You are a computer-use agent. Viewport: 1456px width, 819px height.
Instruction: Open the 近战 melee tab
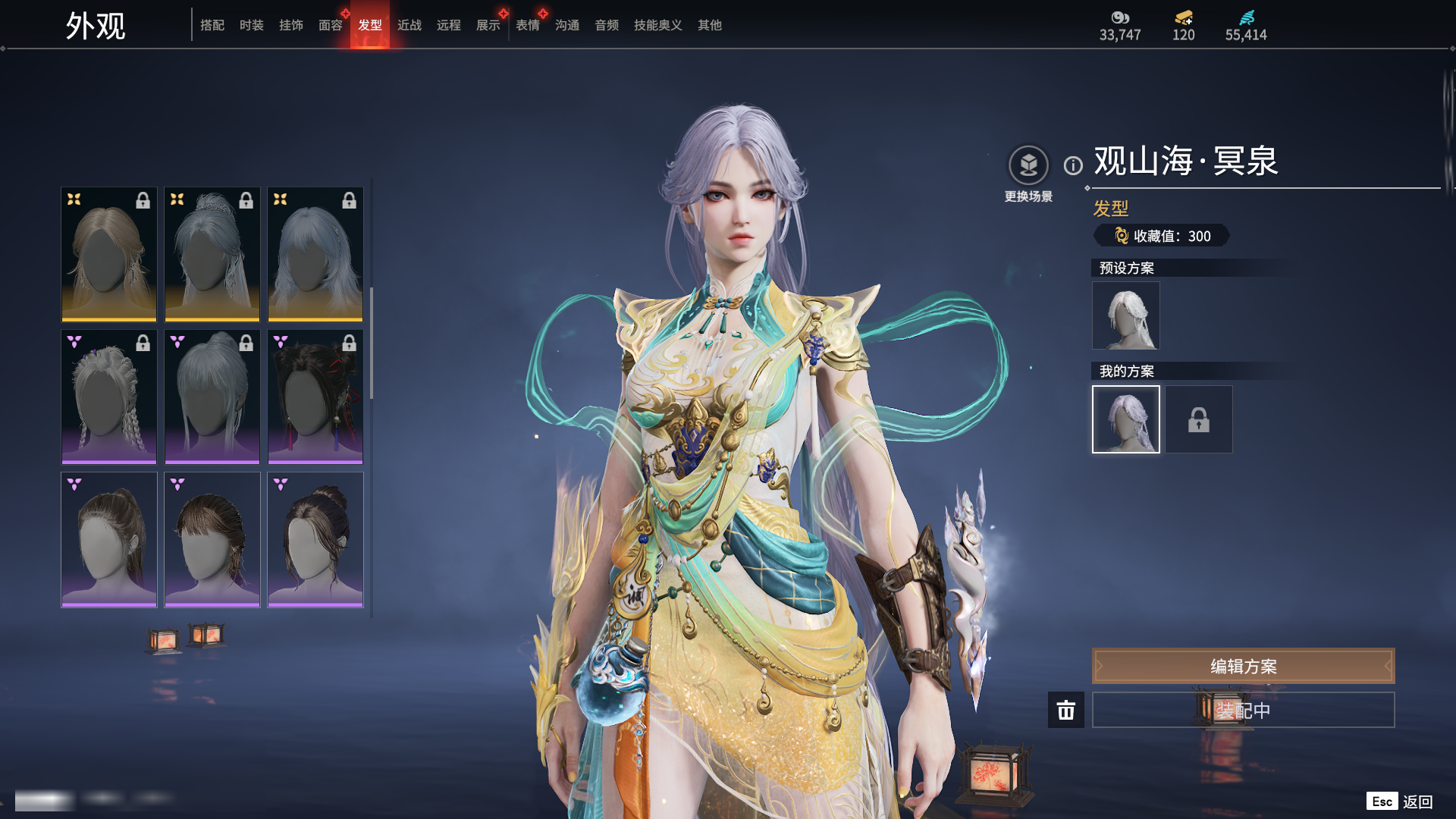409,25
